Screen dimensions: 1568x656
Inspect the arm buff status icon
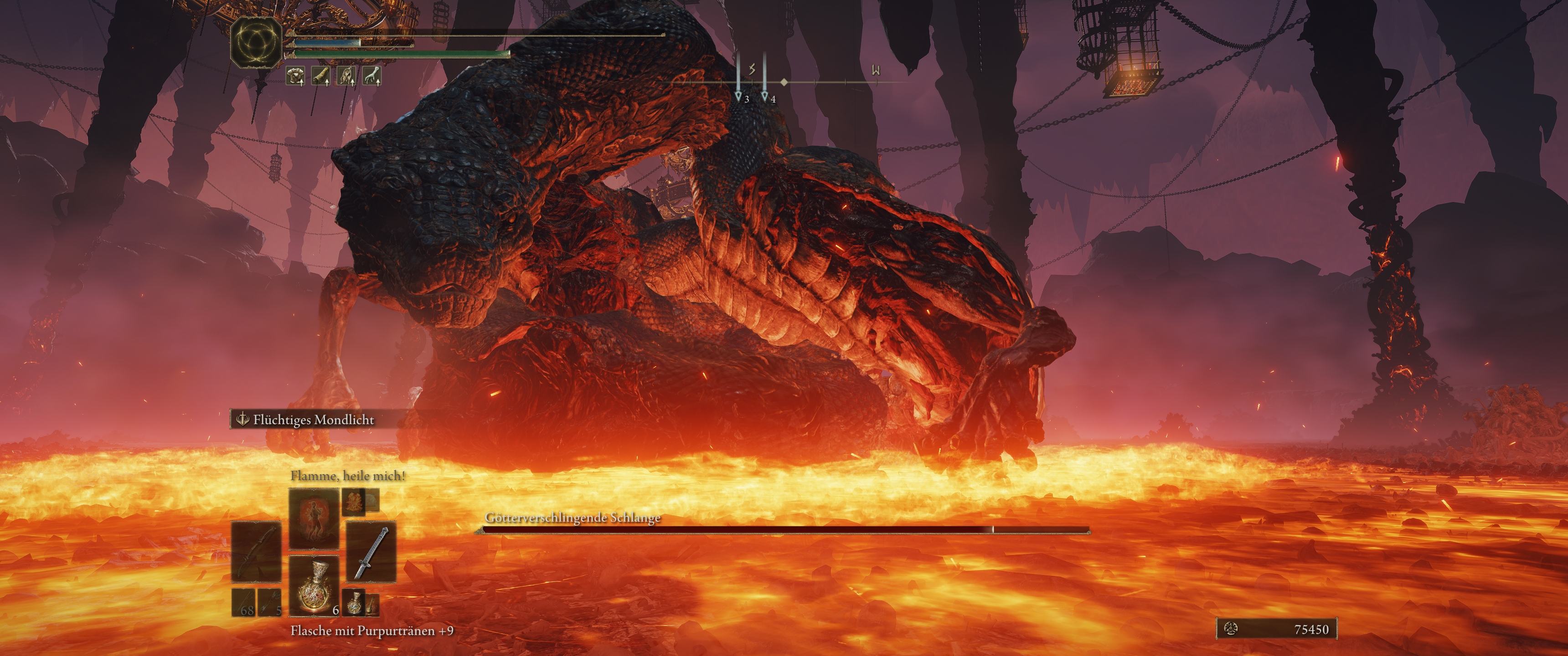coord(321,76)
